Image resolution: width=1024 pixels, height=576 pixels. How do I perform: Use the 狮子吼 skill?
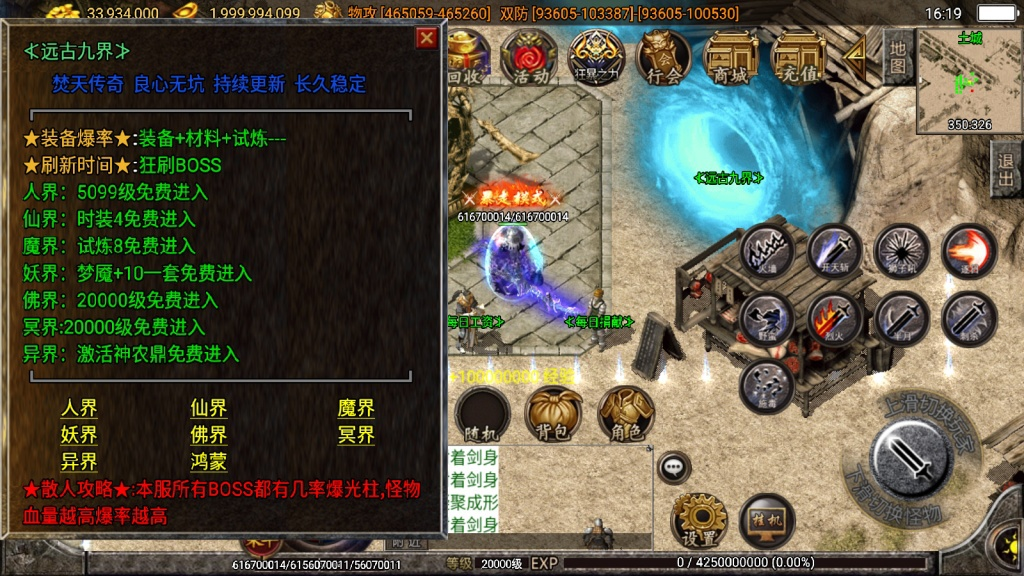coord(902,250)
